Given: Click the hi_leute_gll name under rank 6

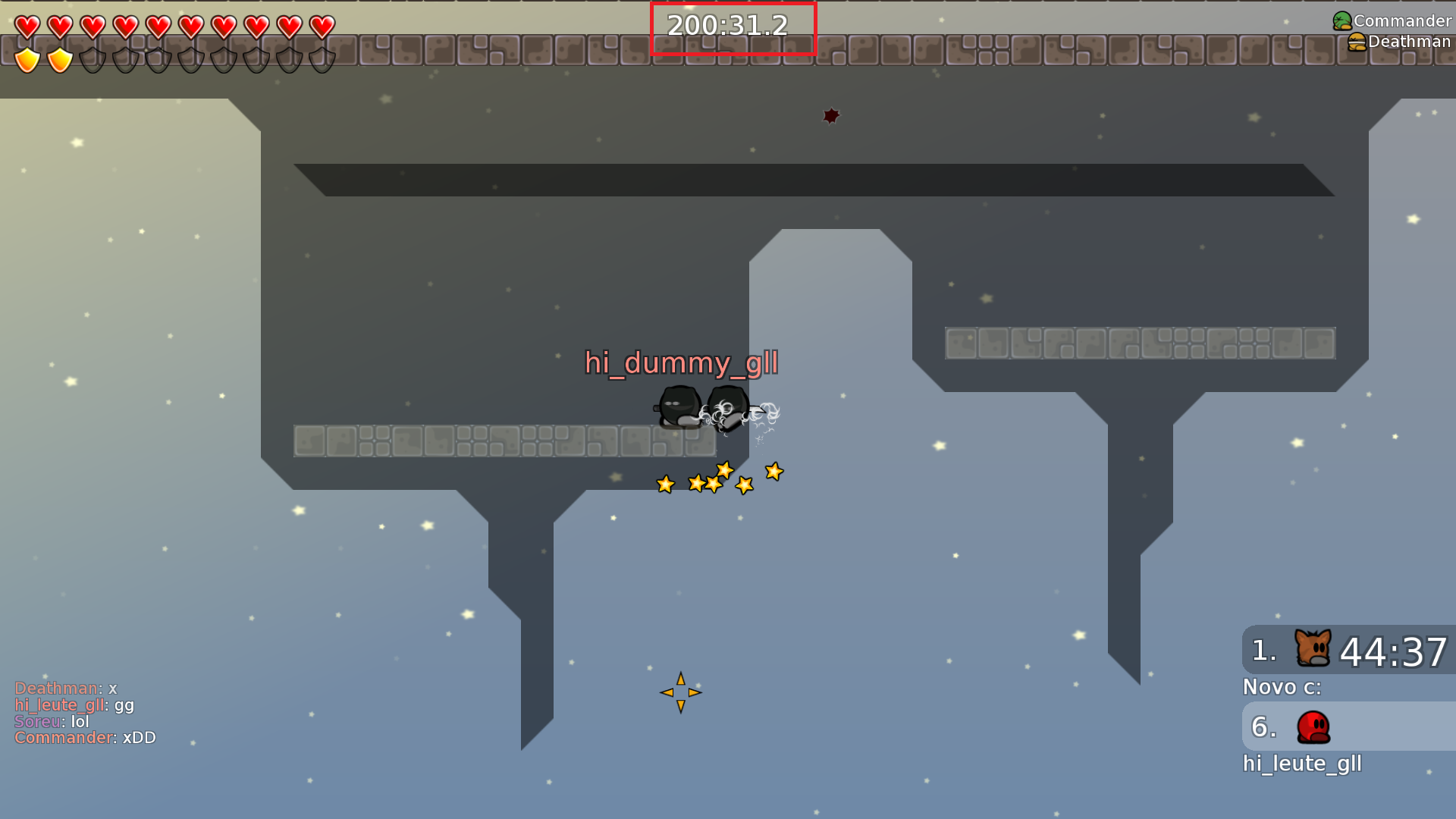Looking at the screenshot, I should click(1302, 764).
